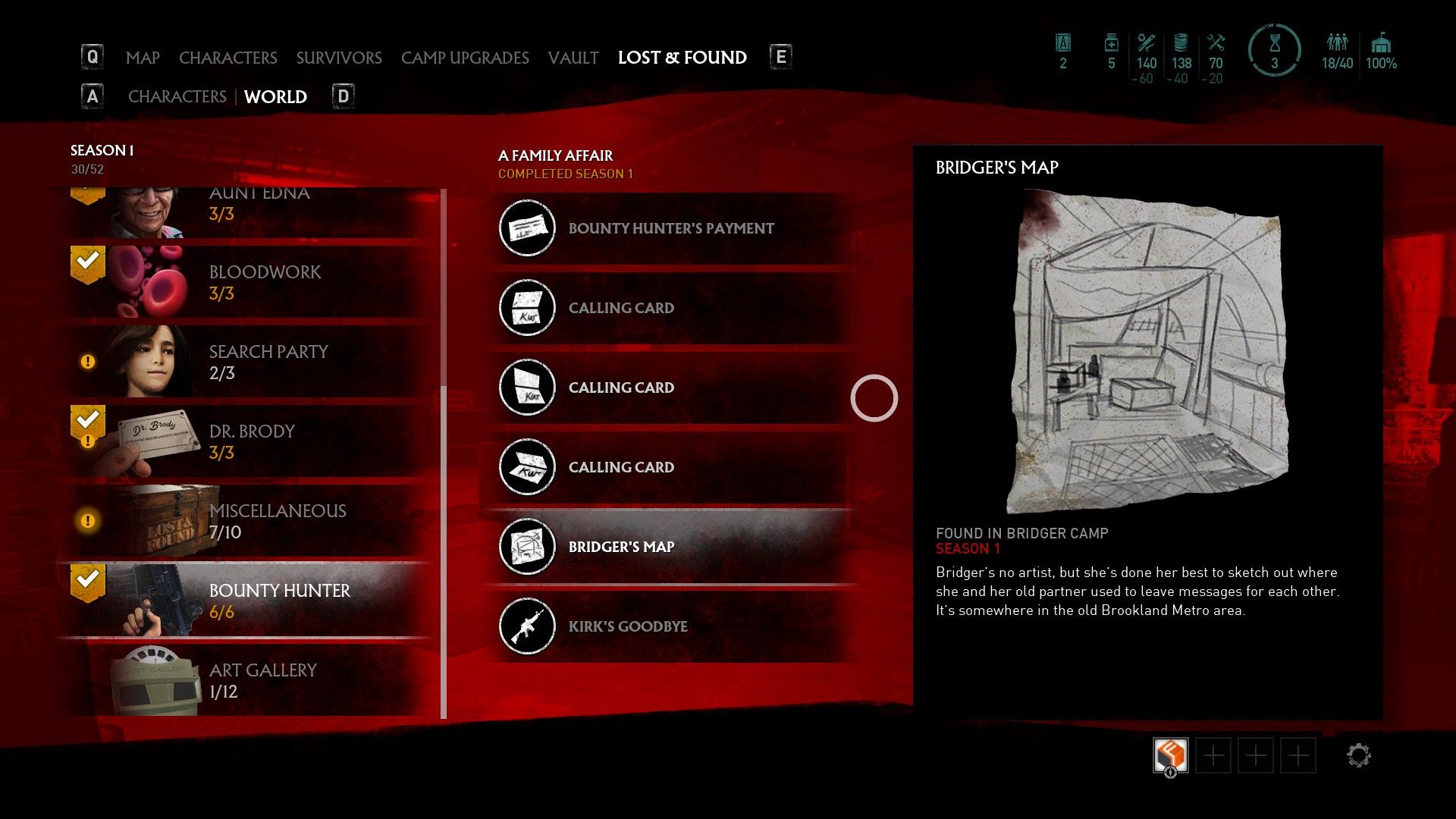The image size is (1456, 819).
Task: Click the orange crate icon slot
Action: tap(1170, 755)
